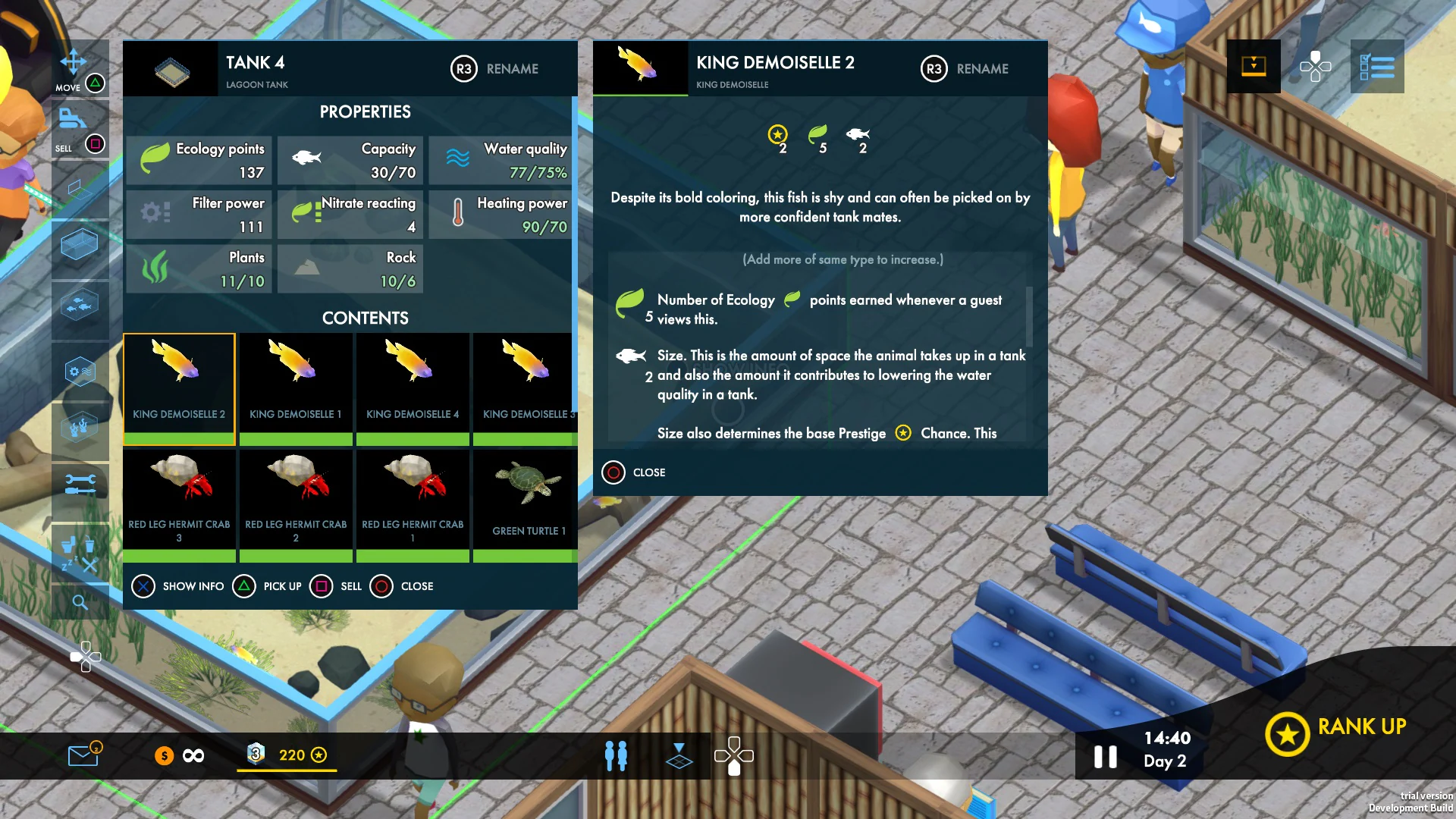Open the water filtration panel icon
This screenshot has height=819, width=1456.
(x=80, y=371)
